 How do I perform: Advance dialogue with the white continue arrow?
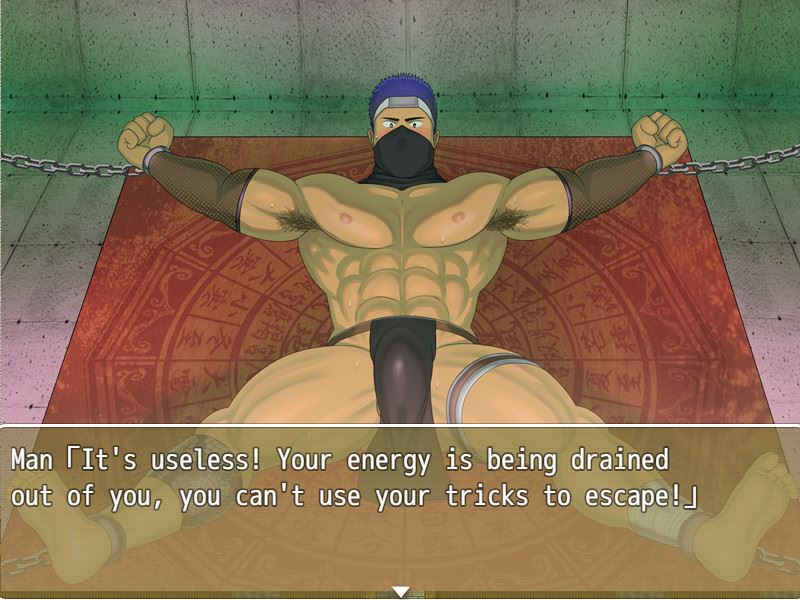(401, 592)
